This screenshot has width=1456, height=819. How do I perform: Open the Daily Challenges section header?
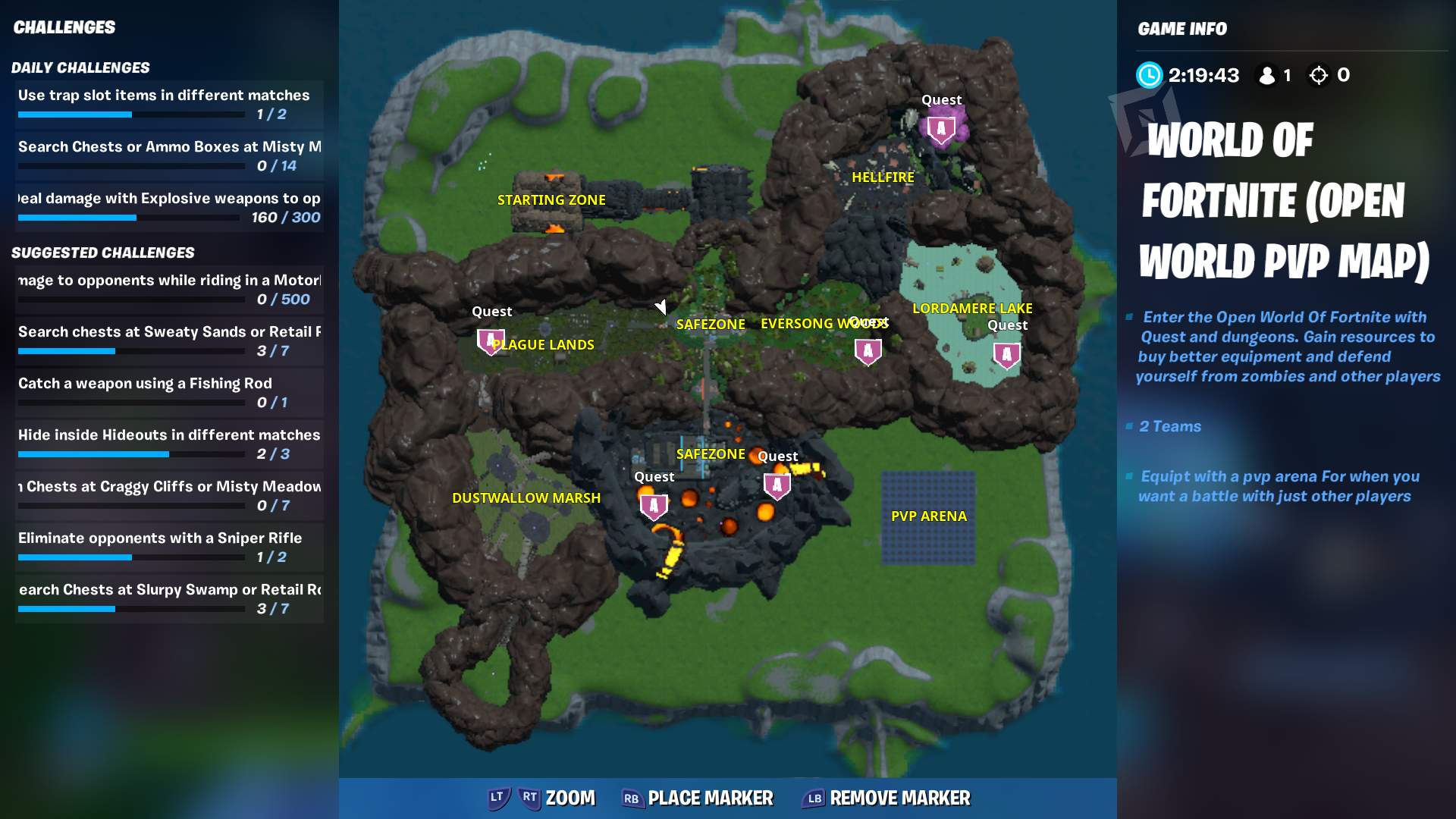pos(81,67)
